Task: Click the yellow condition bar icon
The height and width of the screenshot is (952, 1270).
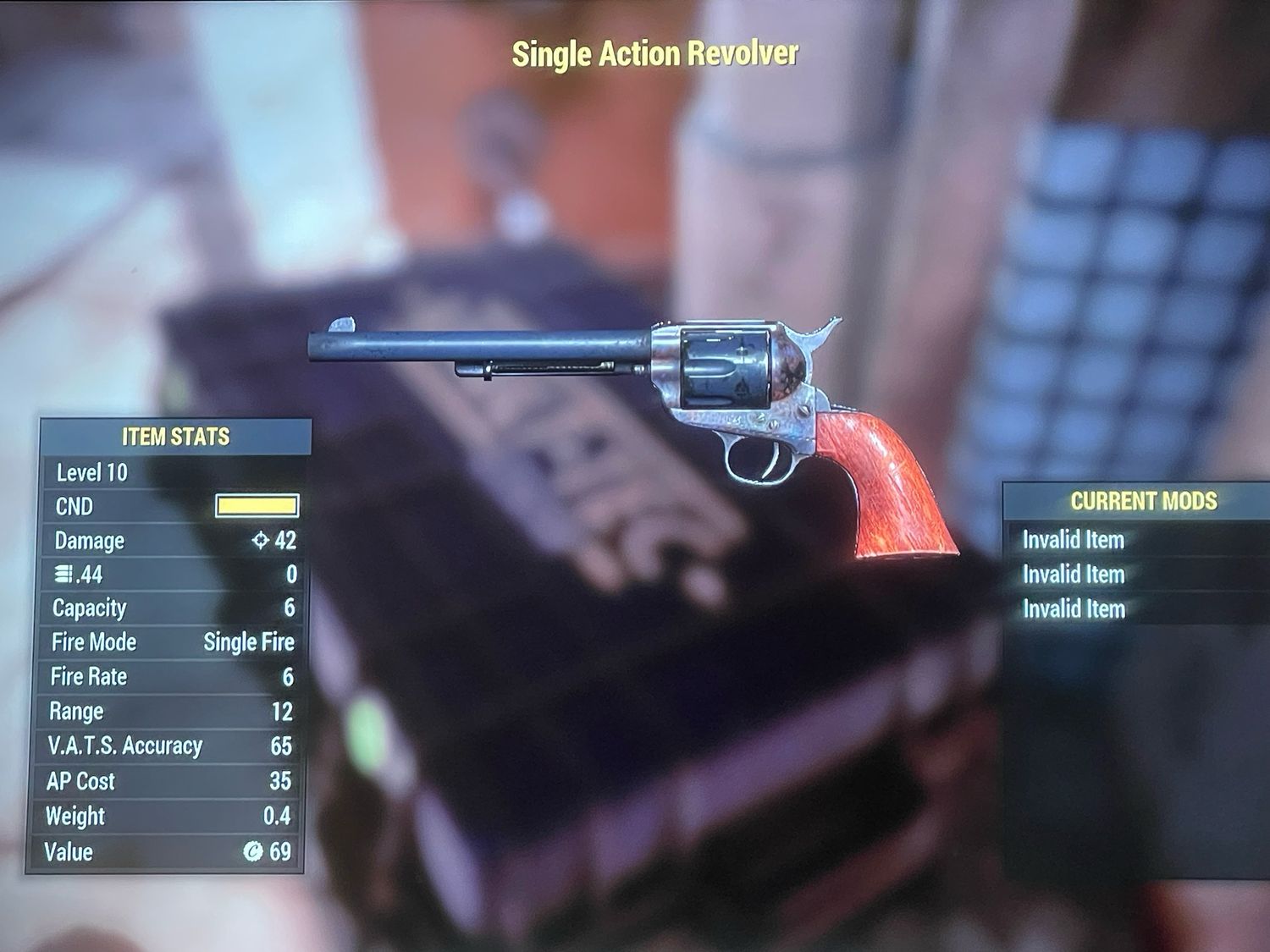Action: click(257, 506)
